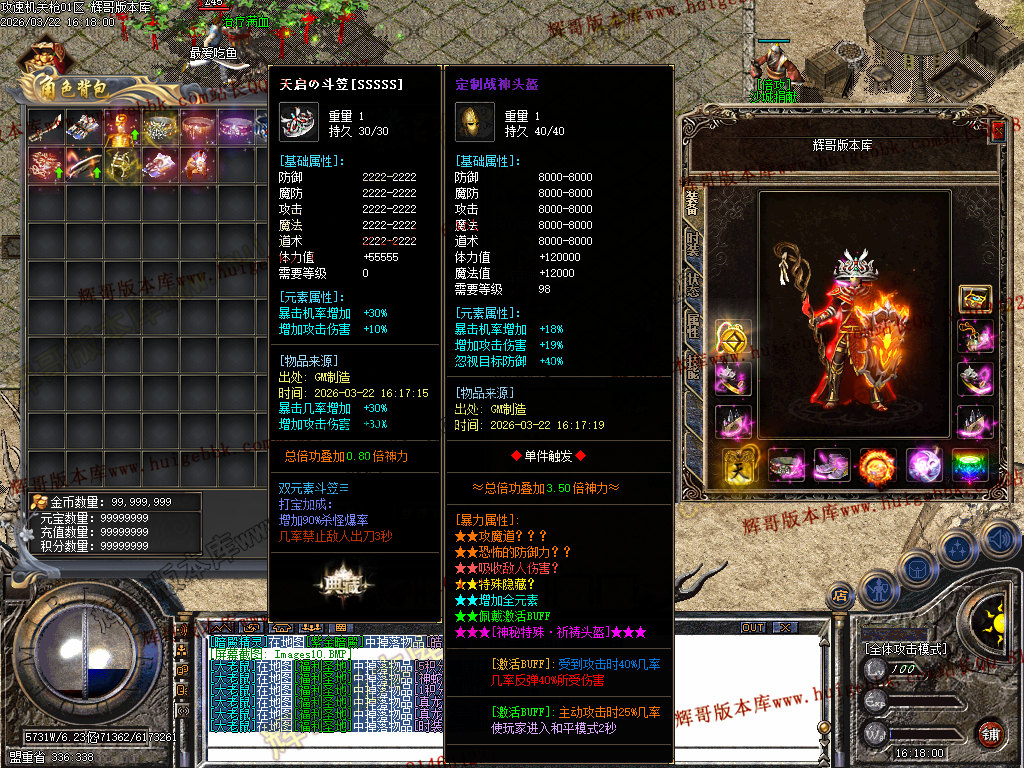Open the 状态 status tab

692,284
